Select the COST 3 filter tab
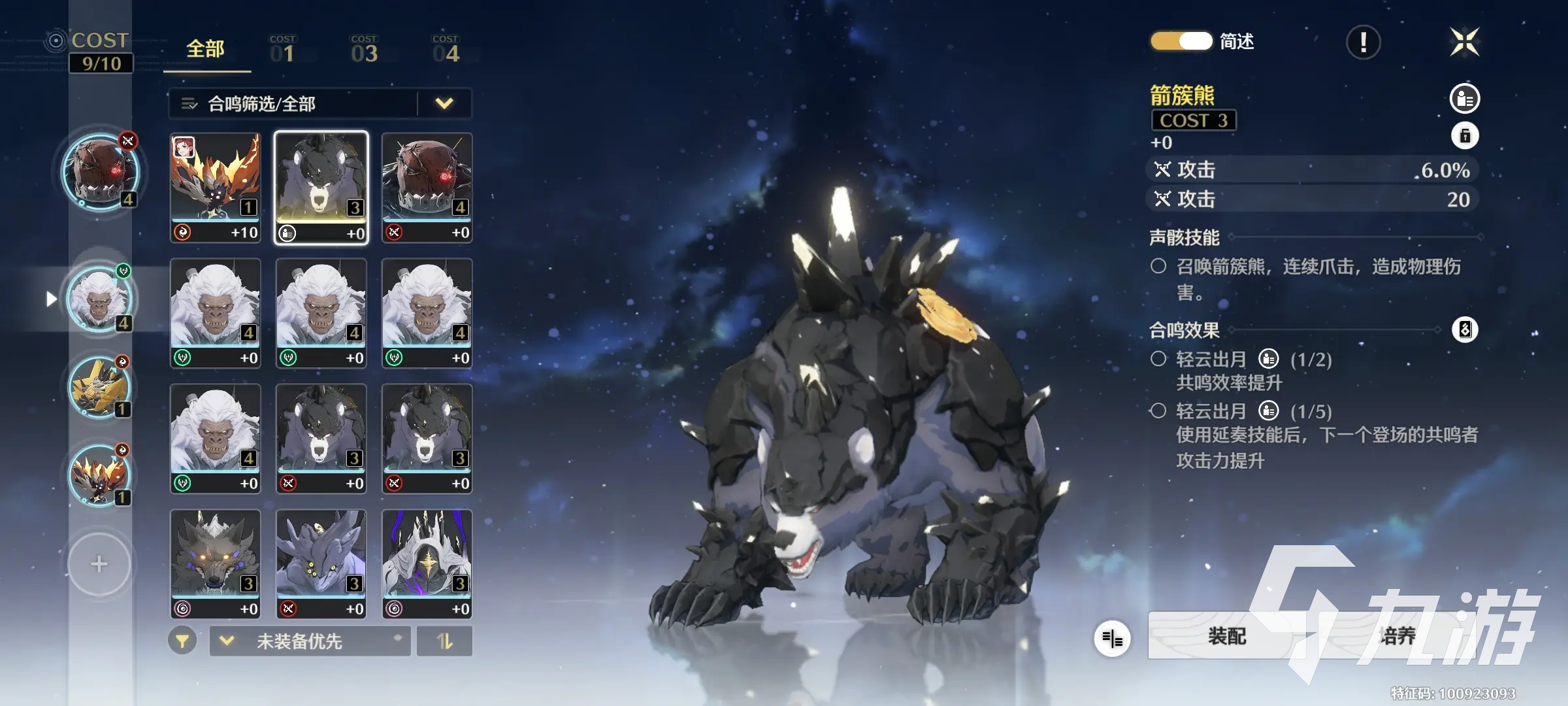Image resolution: width=1568 pixels, height=706 pixels. pos(364,50)
